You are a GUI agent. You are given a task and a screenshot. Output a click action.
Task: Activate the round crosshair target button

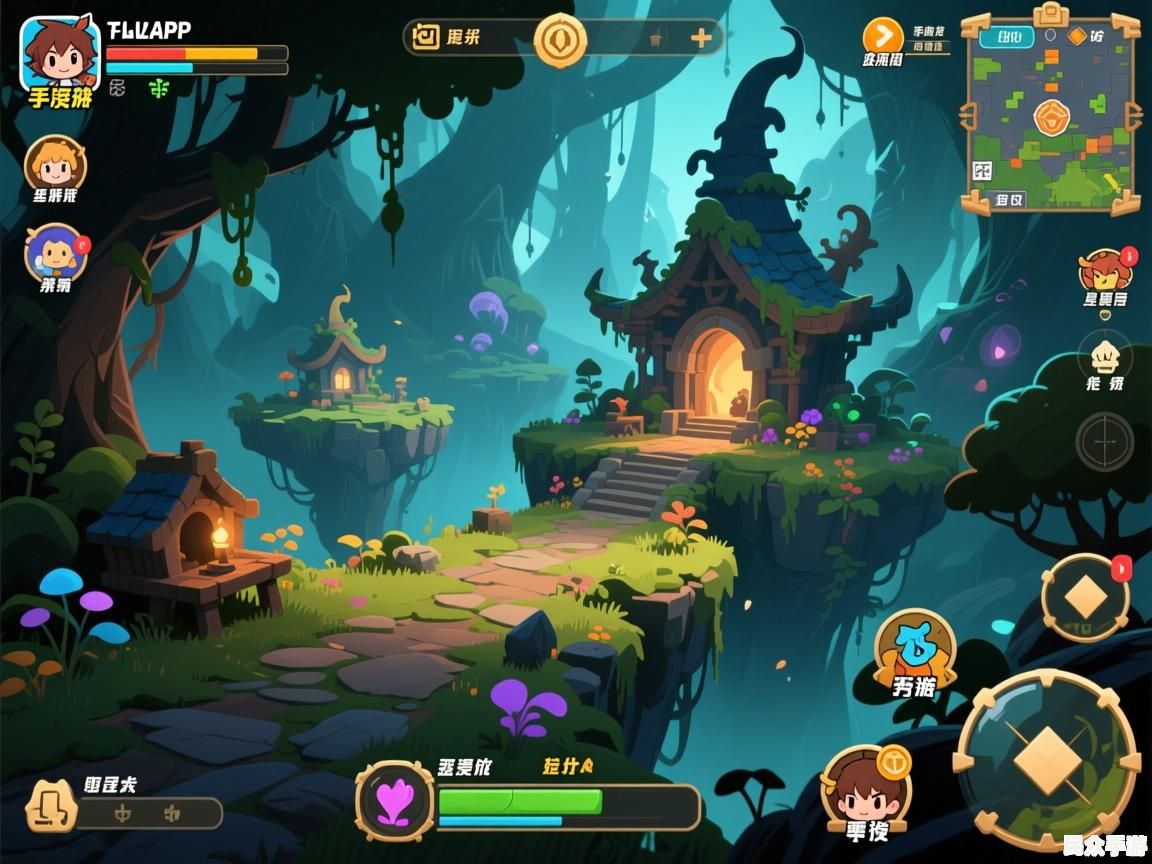point(1104,441)
